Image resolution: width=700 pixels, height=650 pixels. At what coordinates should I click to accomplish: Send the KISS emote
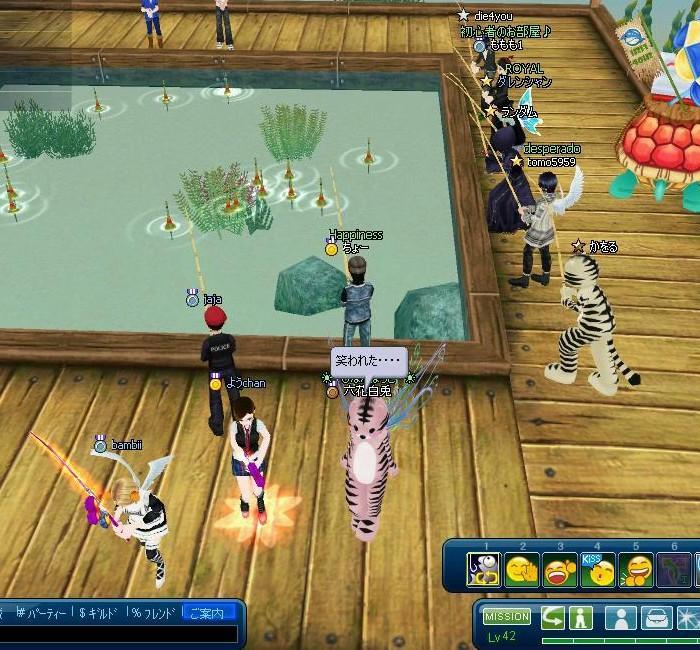[597, 570]
